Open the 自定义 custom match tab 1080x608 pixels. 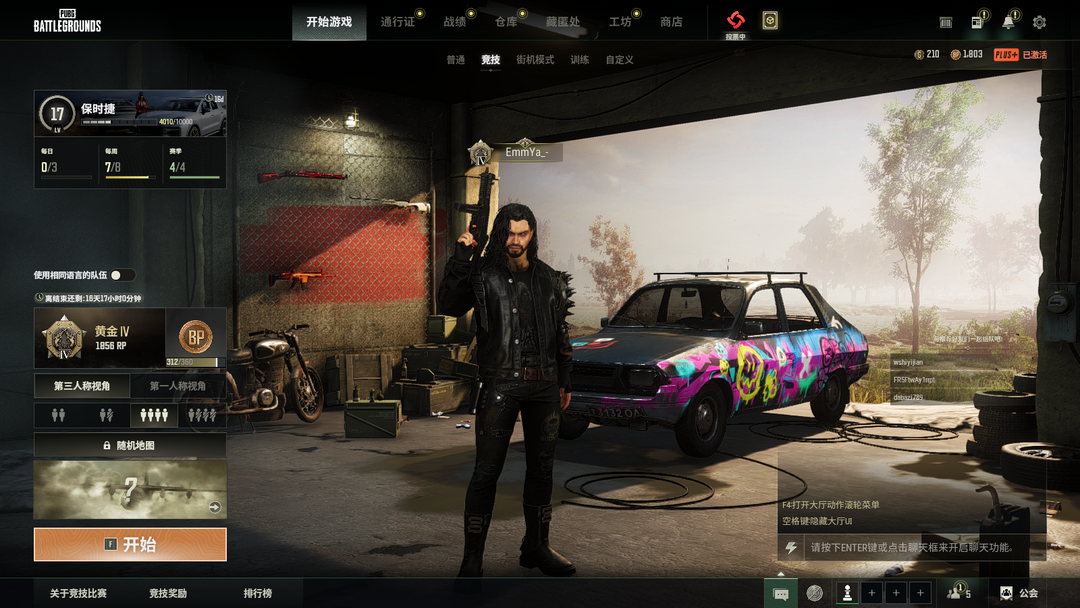620,60
